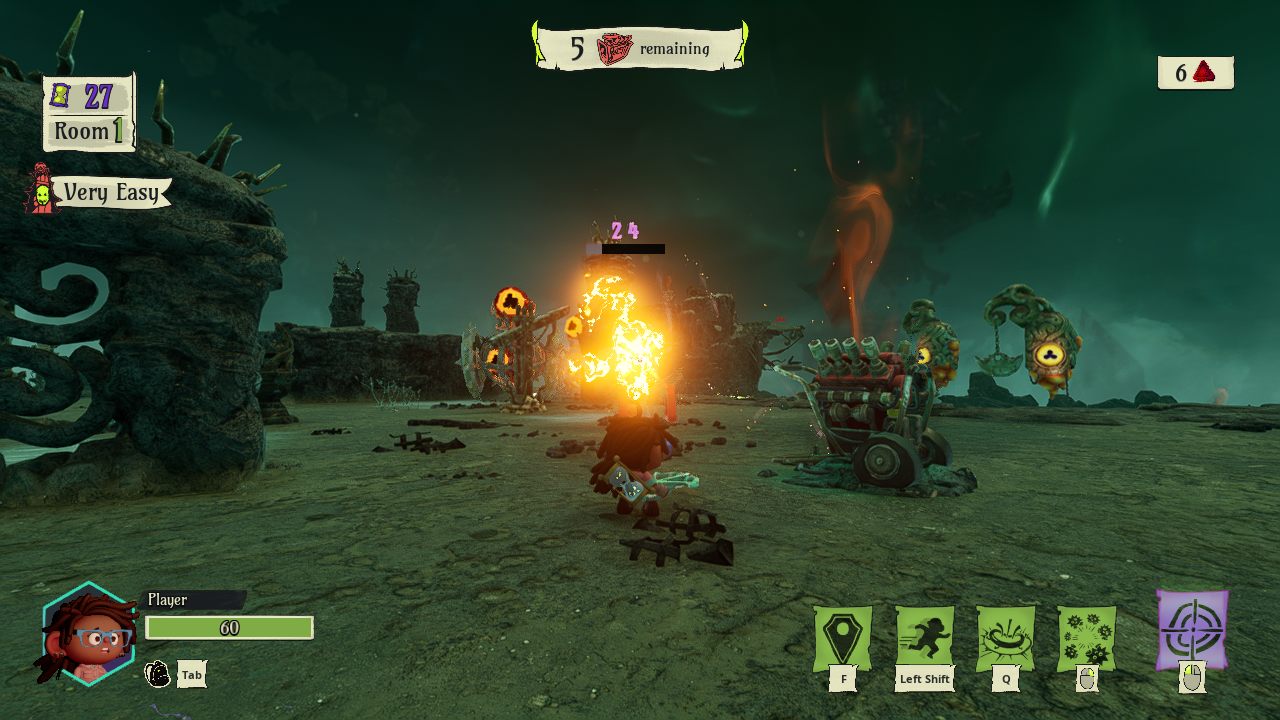Click the player character portrait

tap(88, 634)
